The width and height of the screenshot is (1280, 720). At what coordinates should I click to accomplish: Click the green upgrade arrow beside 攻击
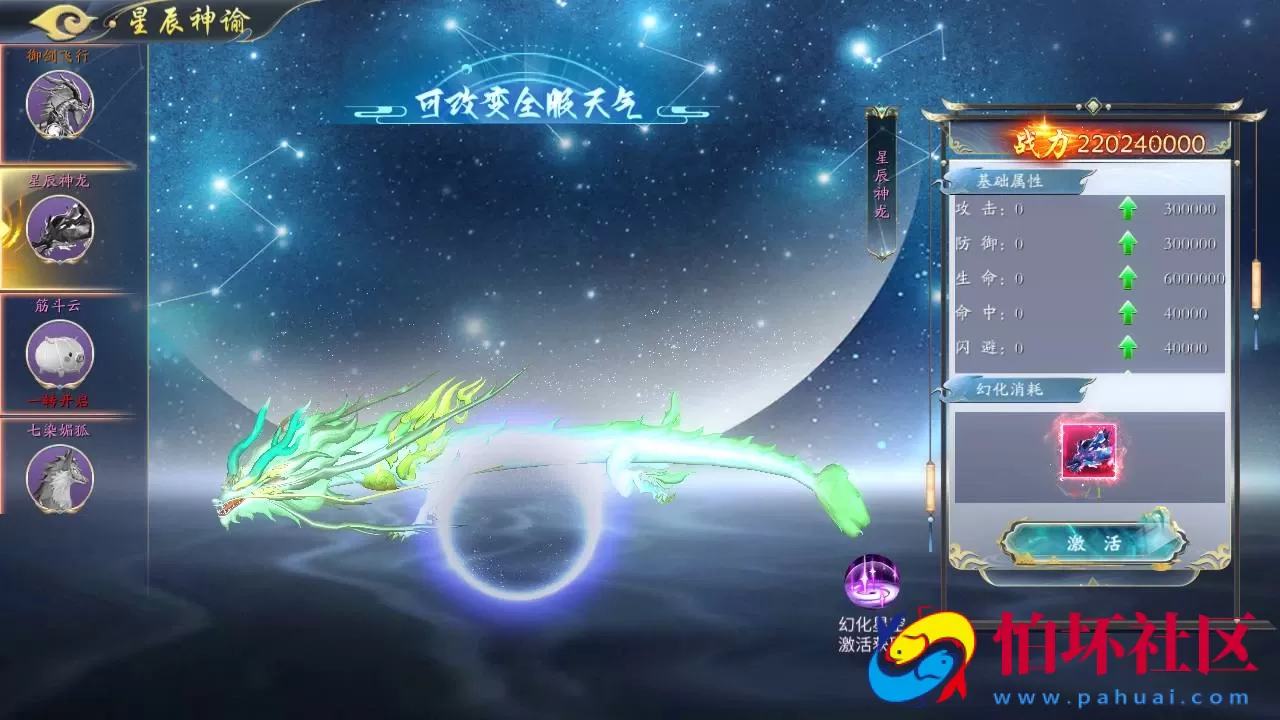[1128, 208]
